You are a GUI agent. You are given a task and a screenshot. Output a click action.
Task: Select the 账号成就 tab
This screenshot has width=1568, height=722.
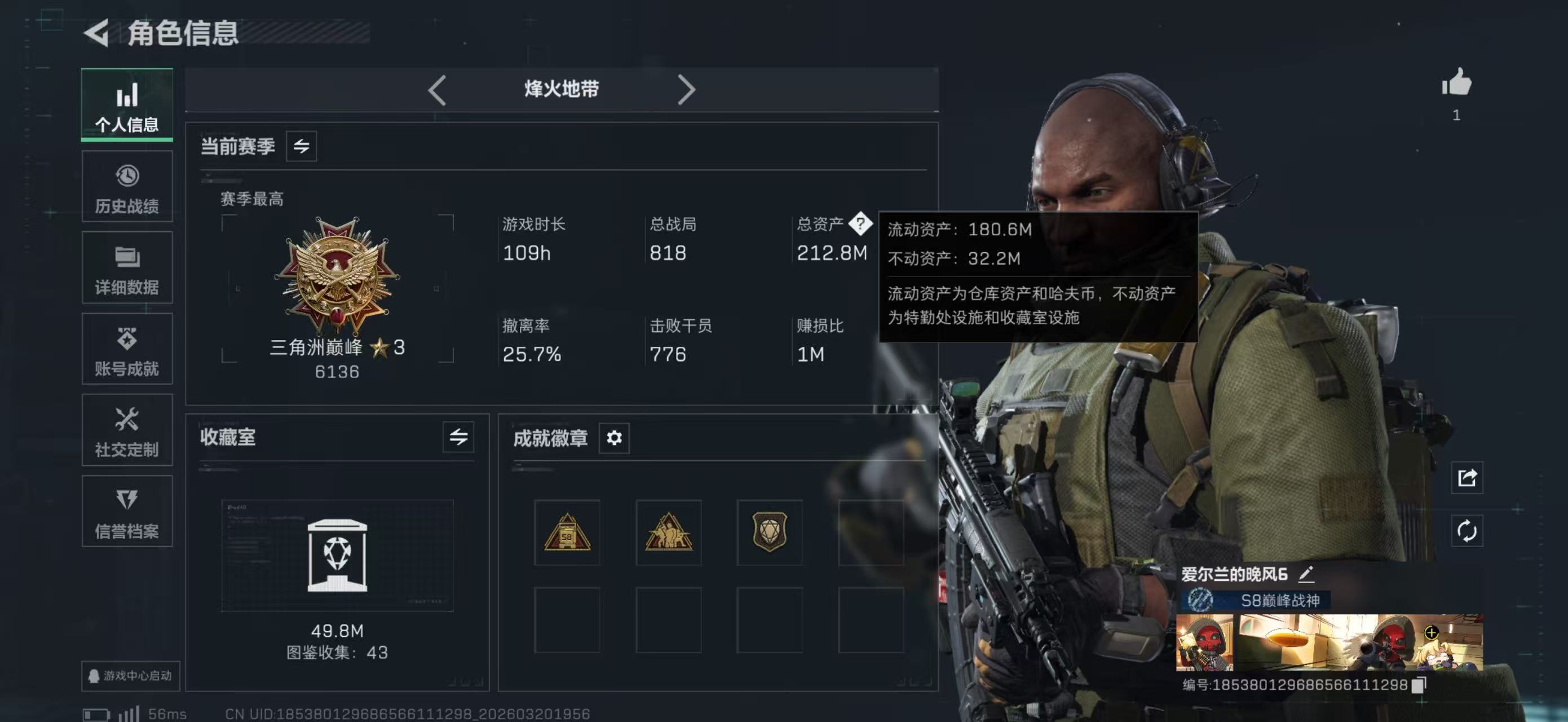click(127, 349)
